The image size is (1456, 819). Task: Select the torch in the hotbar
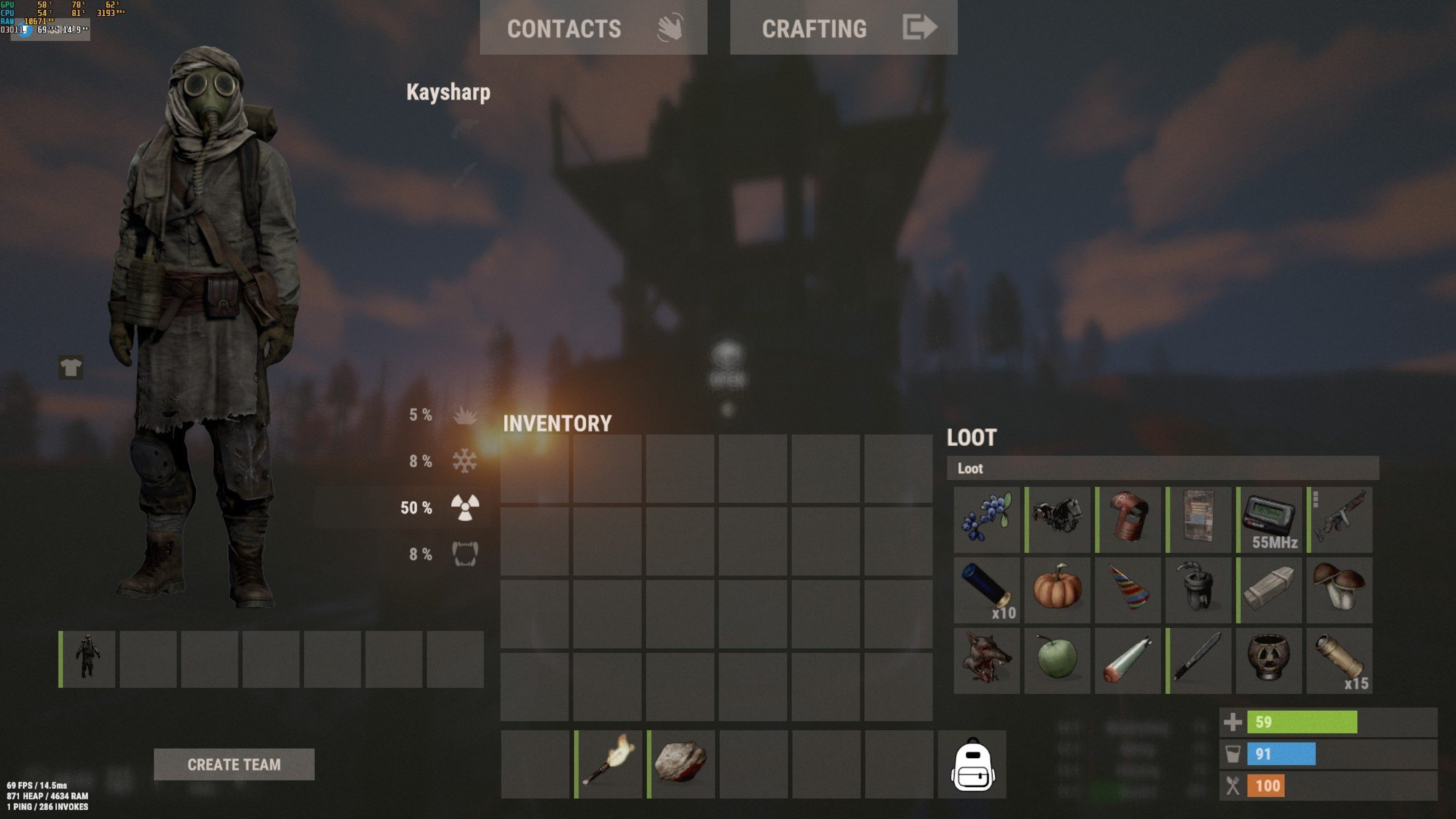(609, 764)
